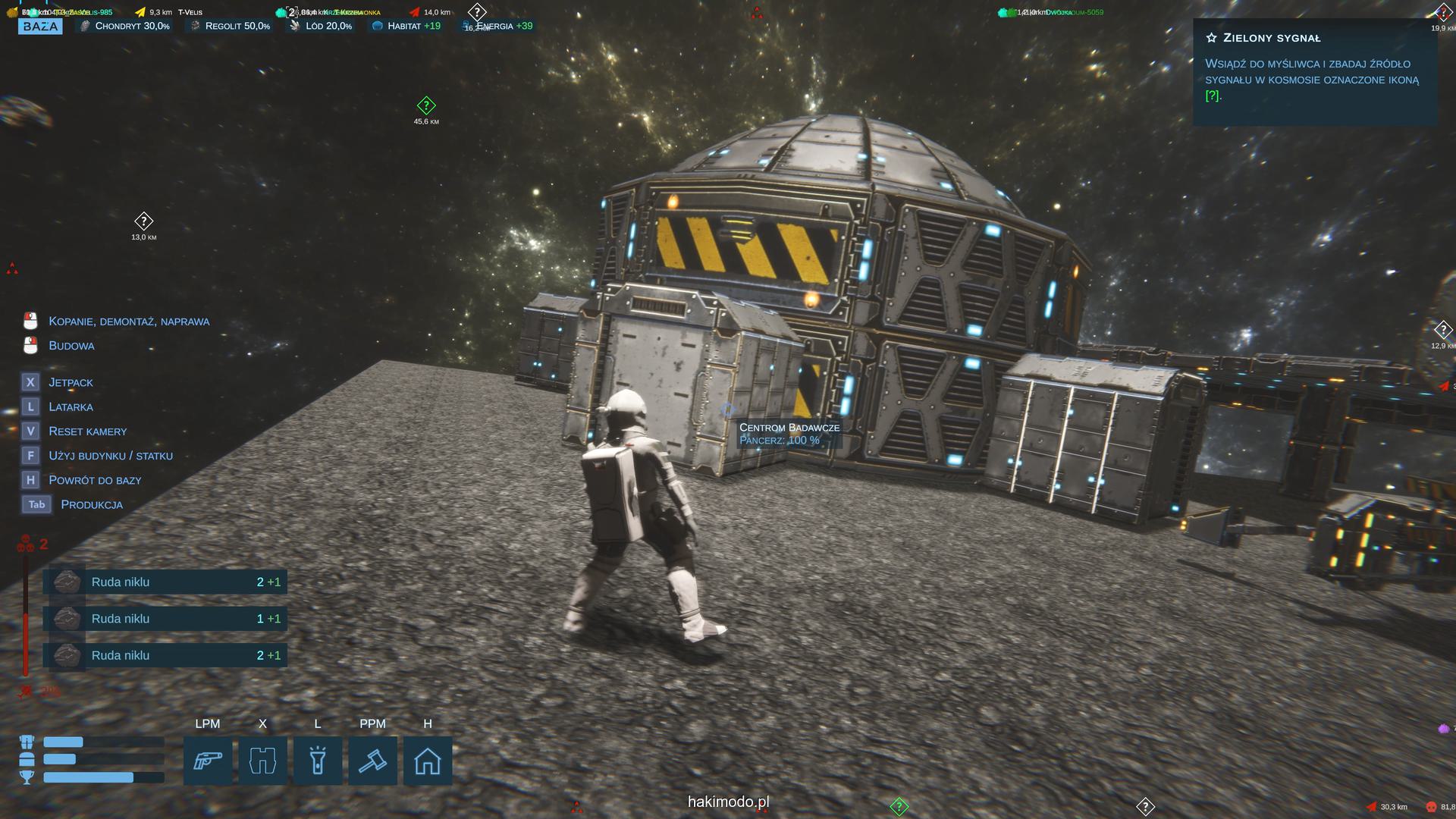
Task: Click the Powrót do bazy entry
Action: point(95,481)
